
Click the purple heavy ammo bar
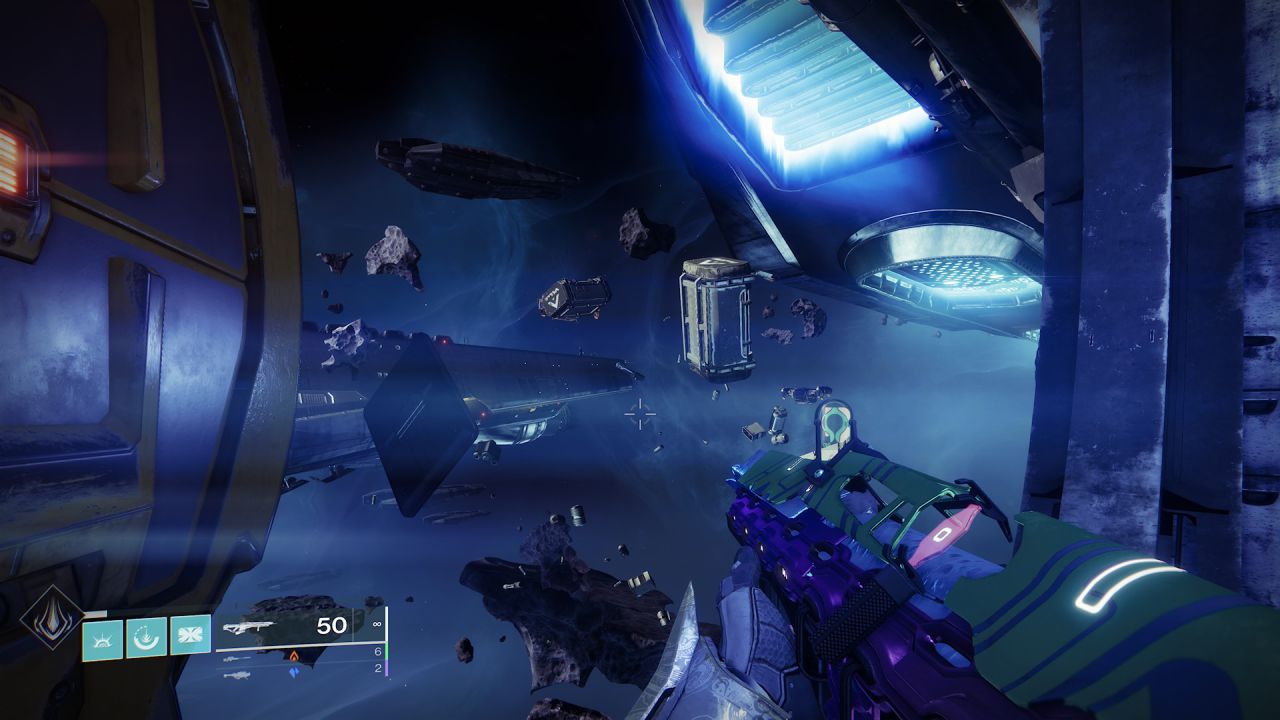386,670
